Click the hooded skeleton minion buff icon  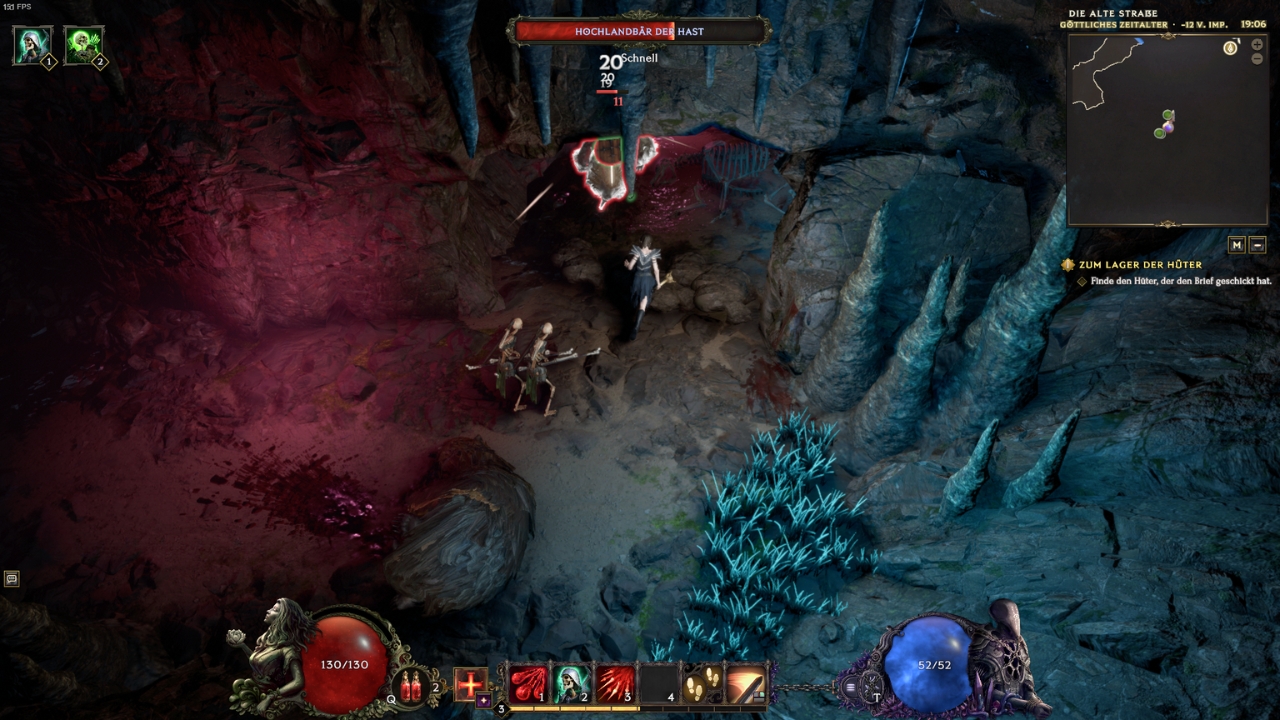pyautogui.click(x=32, y=45)
